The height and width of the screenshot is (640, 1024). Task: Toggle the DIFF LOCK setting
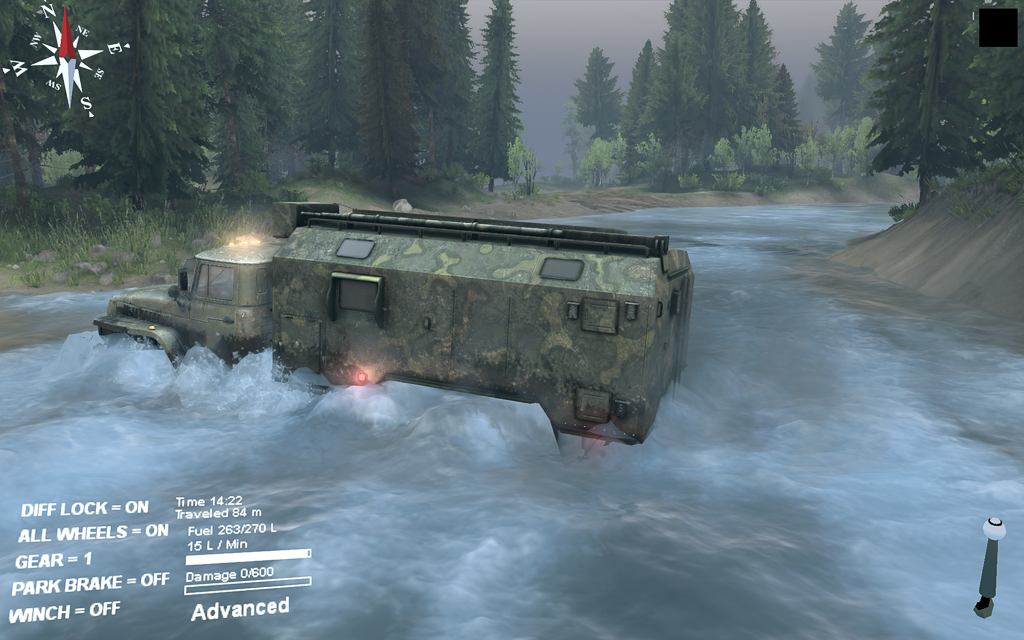[84, 509]
